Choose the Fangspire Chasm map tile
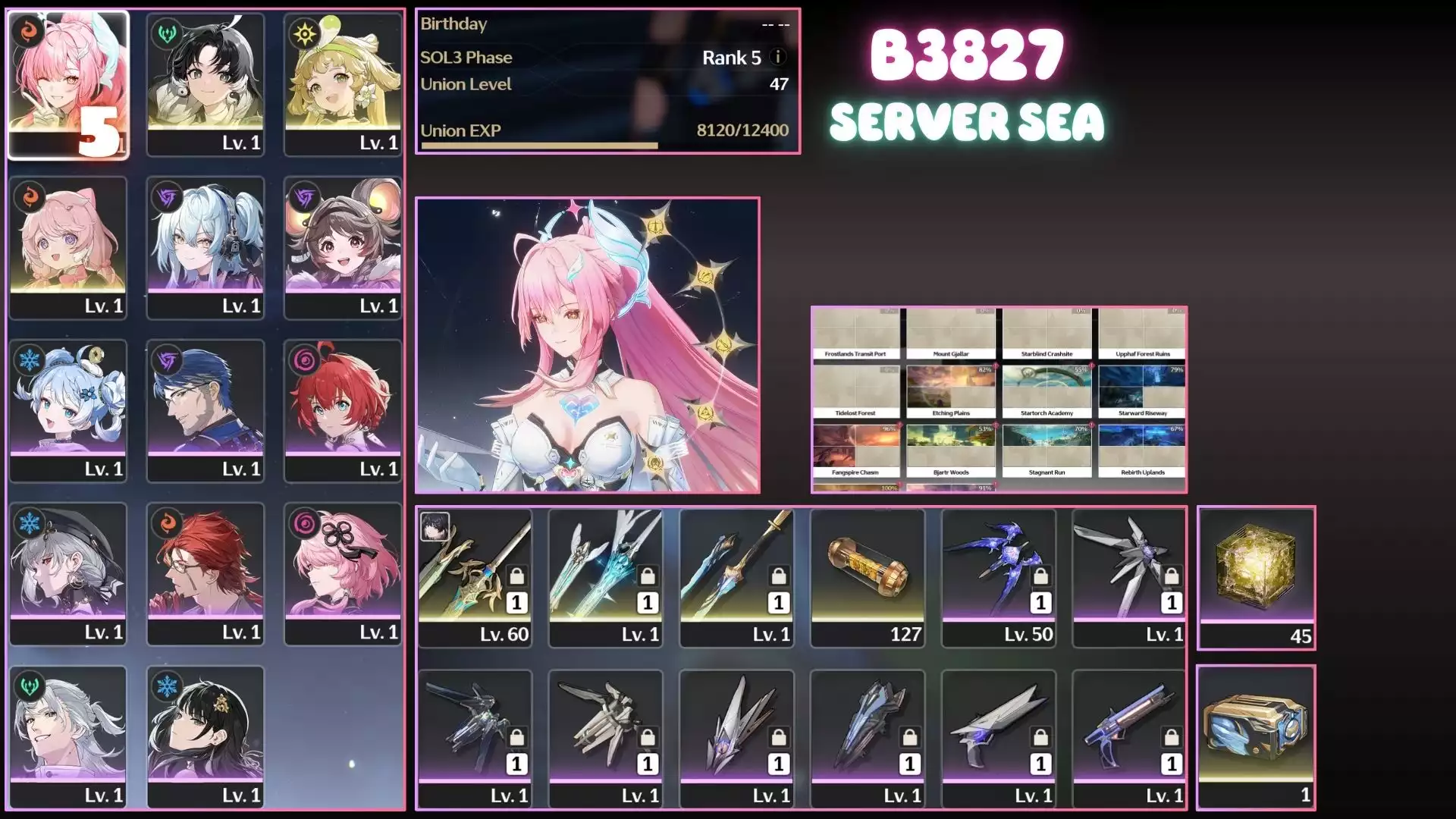This screenshot has width=1456, height=819. [x=855, y=451]
